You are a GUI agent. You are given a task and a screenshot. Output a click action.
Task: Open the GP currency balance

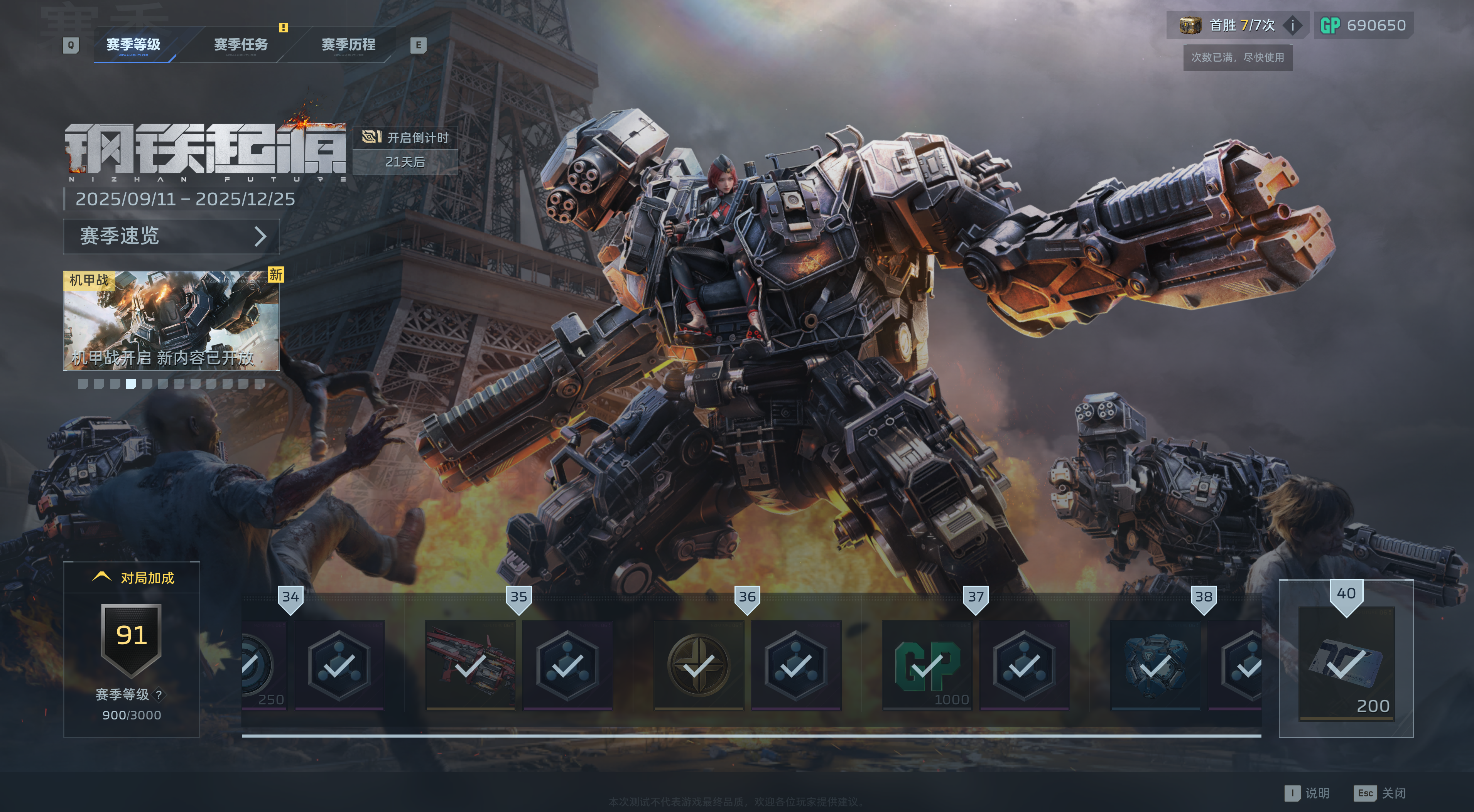1363,25
